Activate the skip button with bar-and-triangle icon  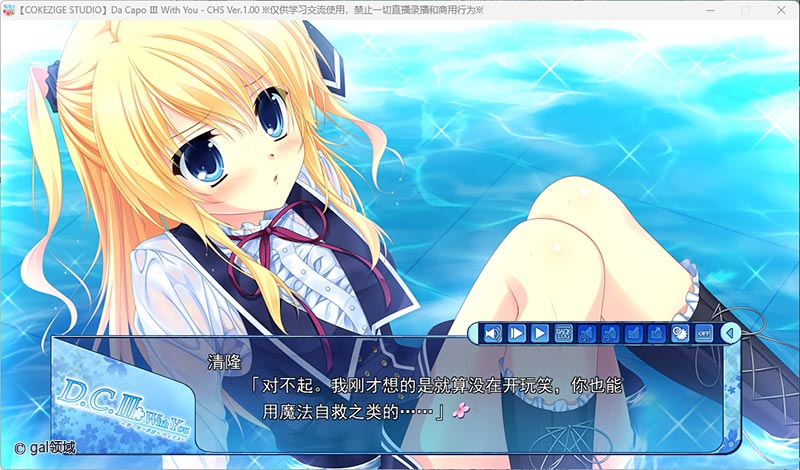click(x=516, y=333)
